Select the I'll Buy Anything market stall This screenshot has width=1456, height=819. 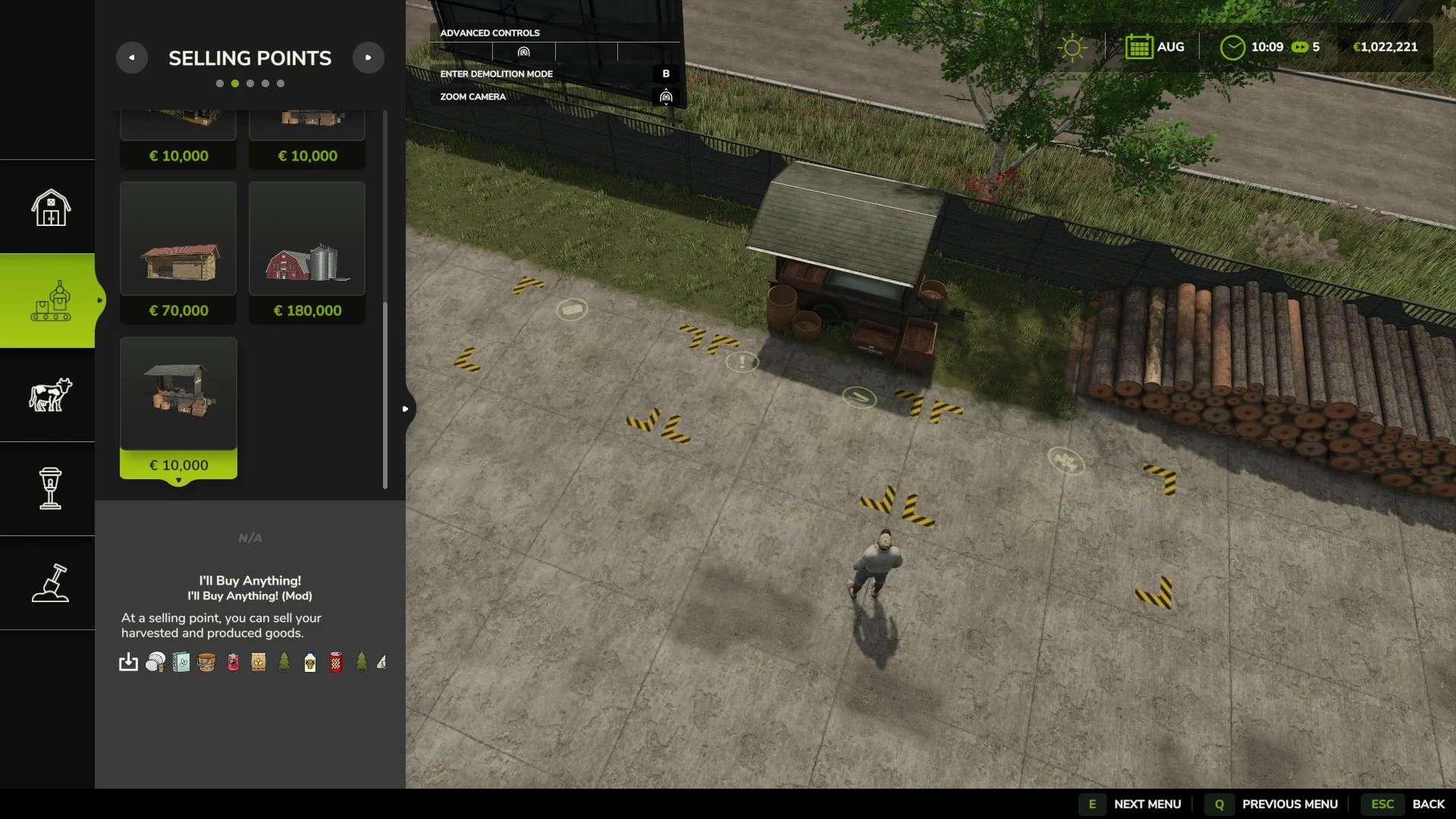(178, 406)
